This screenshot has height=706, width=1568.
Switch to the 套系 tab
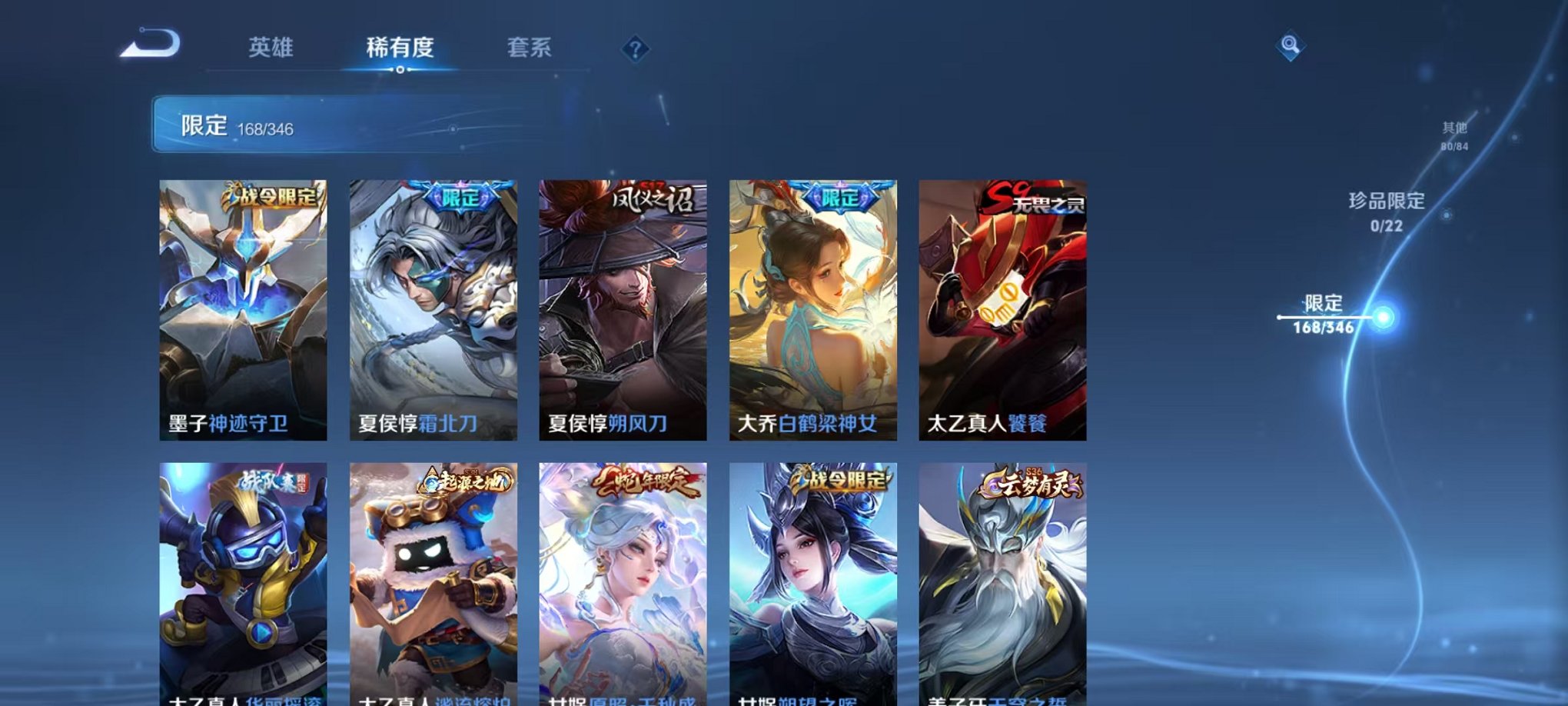(530, 48)
